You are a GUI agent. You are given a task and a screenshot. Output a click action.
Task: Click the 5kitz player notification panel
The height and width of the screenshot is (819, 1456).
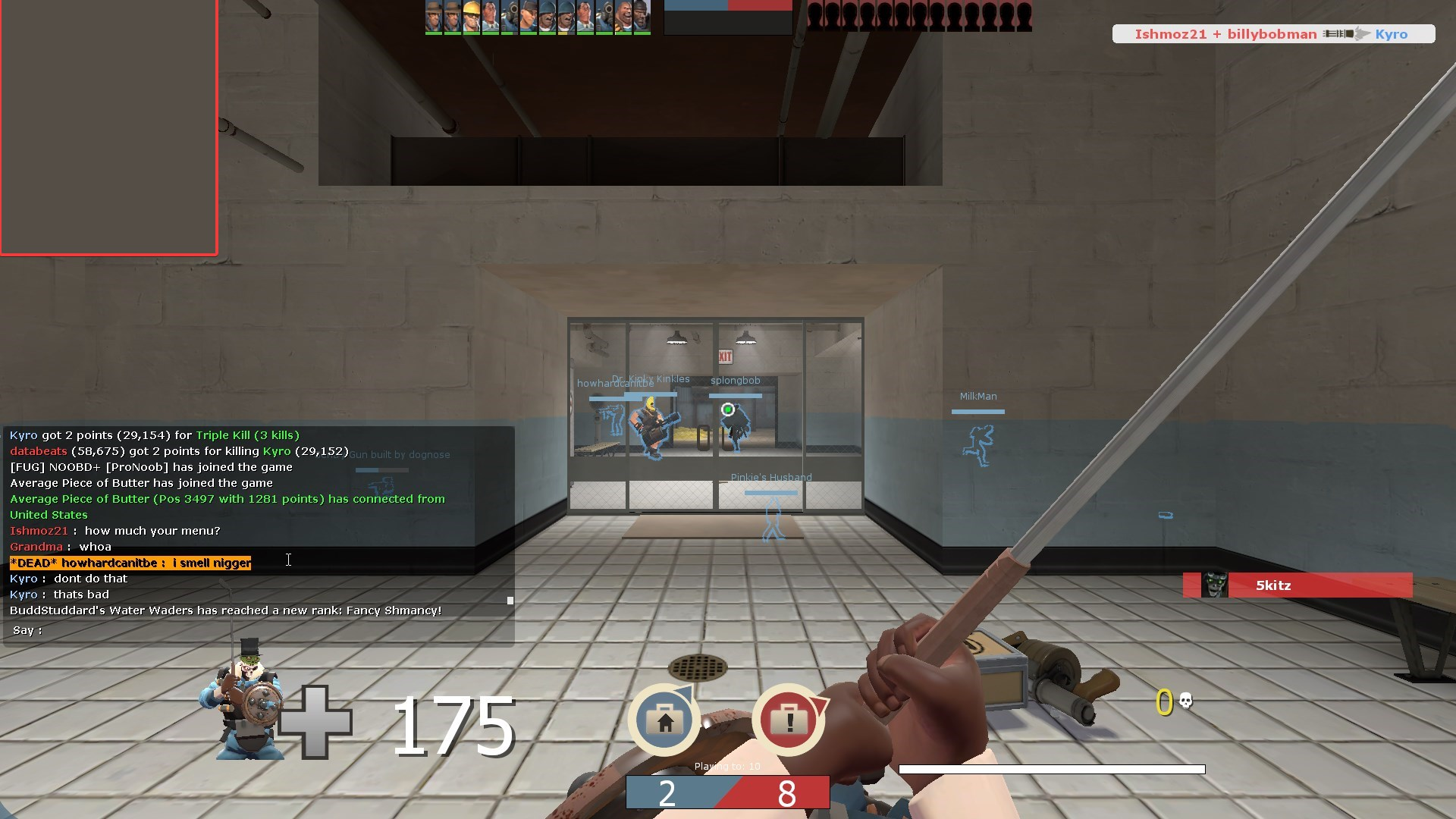[1297, 585]
